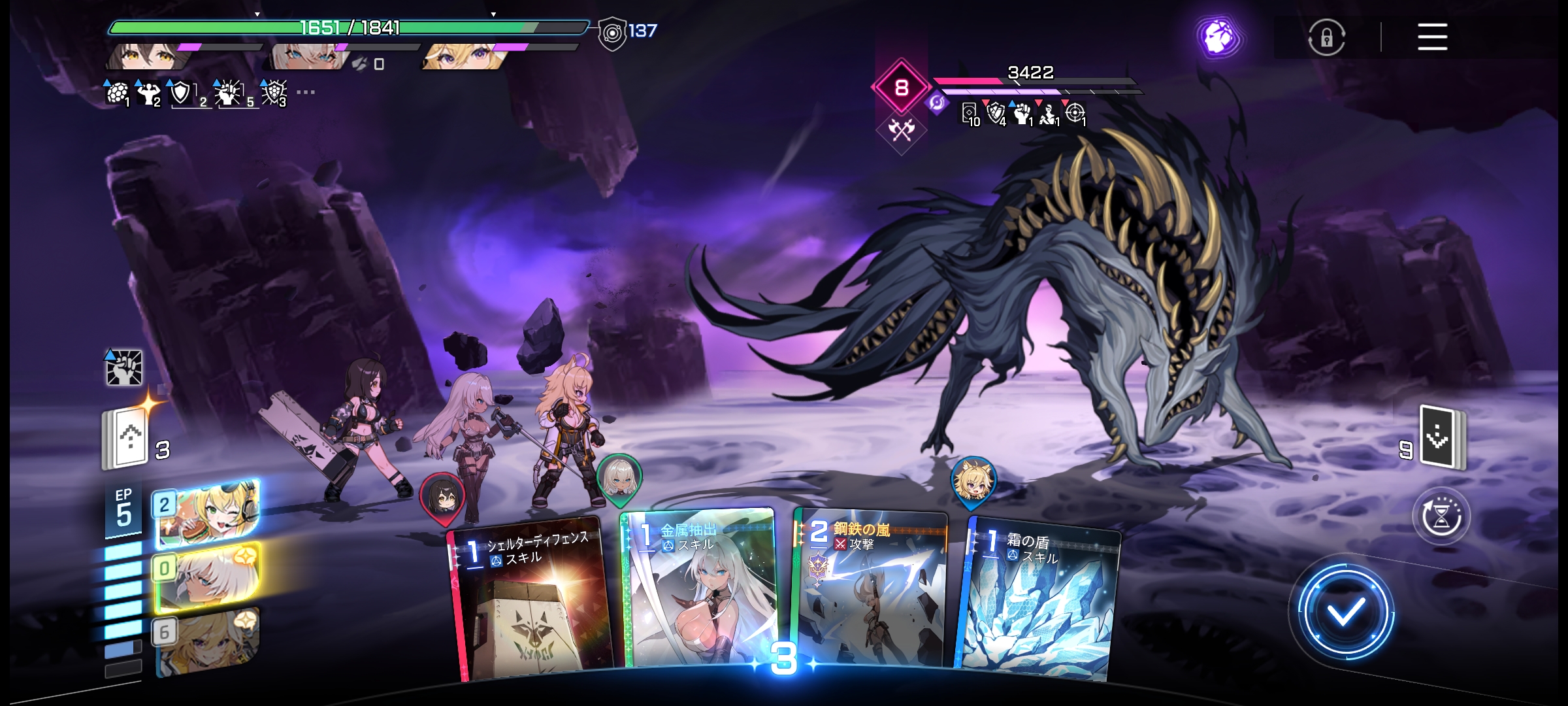Inspect the enemy's number 8 turn counter
This screenshot has height=706, width=1568.
902,87
